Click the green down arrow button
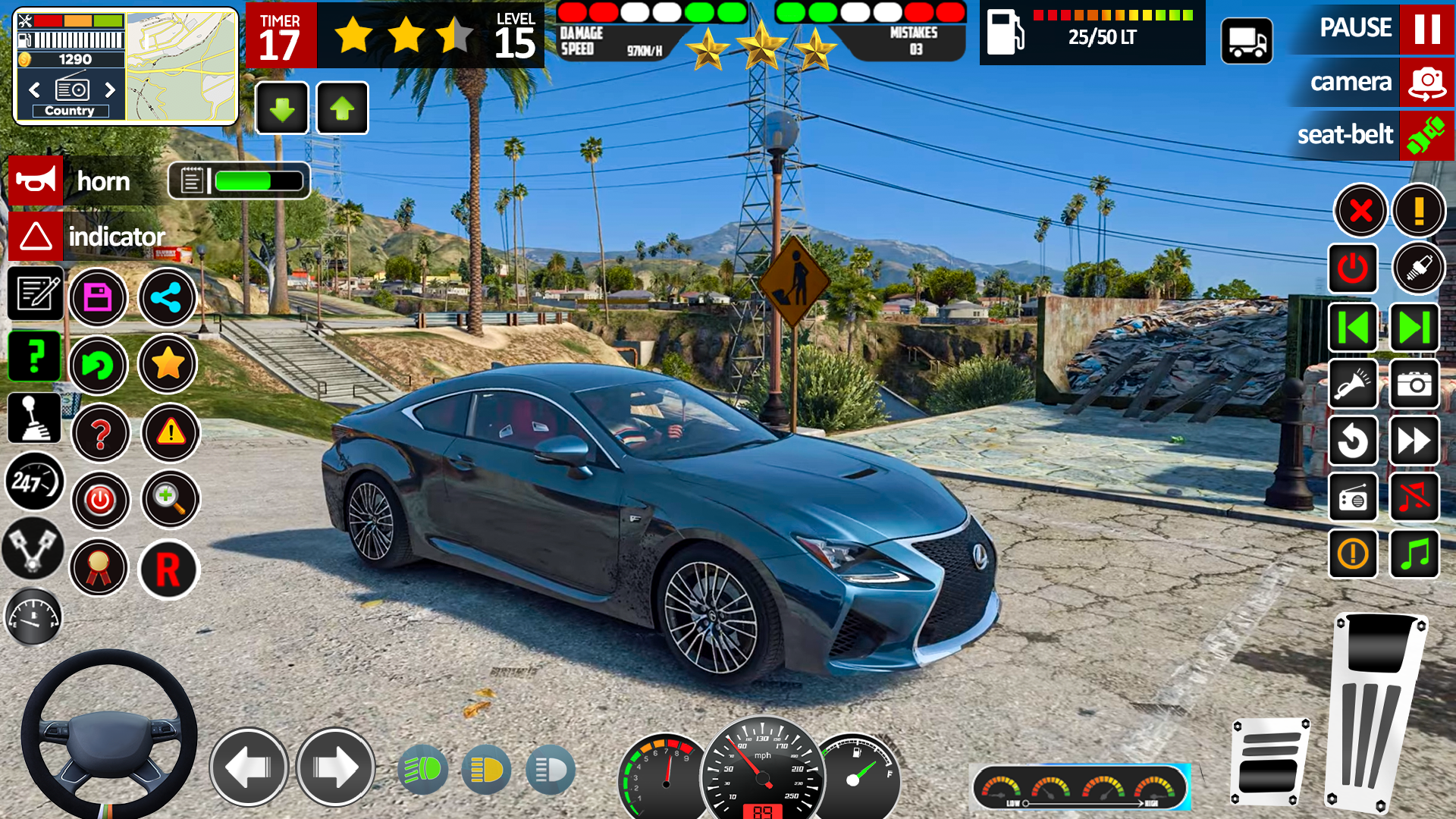 (x=282, y=108)
